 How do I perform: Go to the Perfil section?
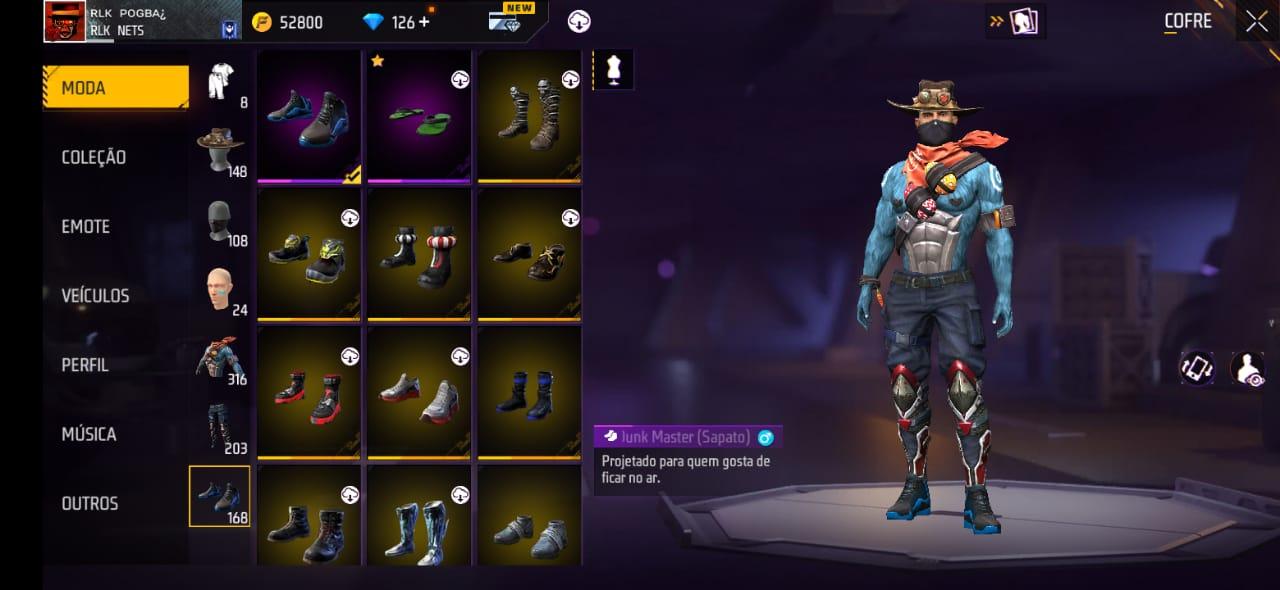[85, 365]
